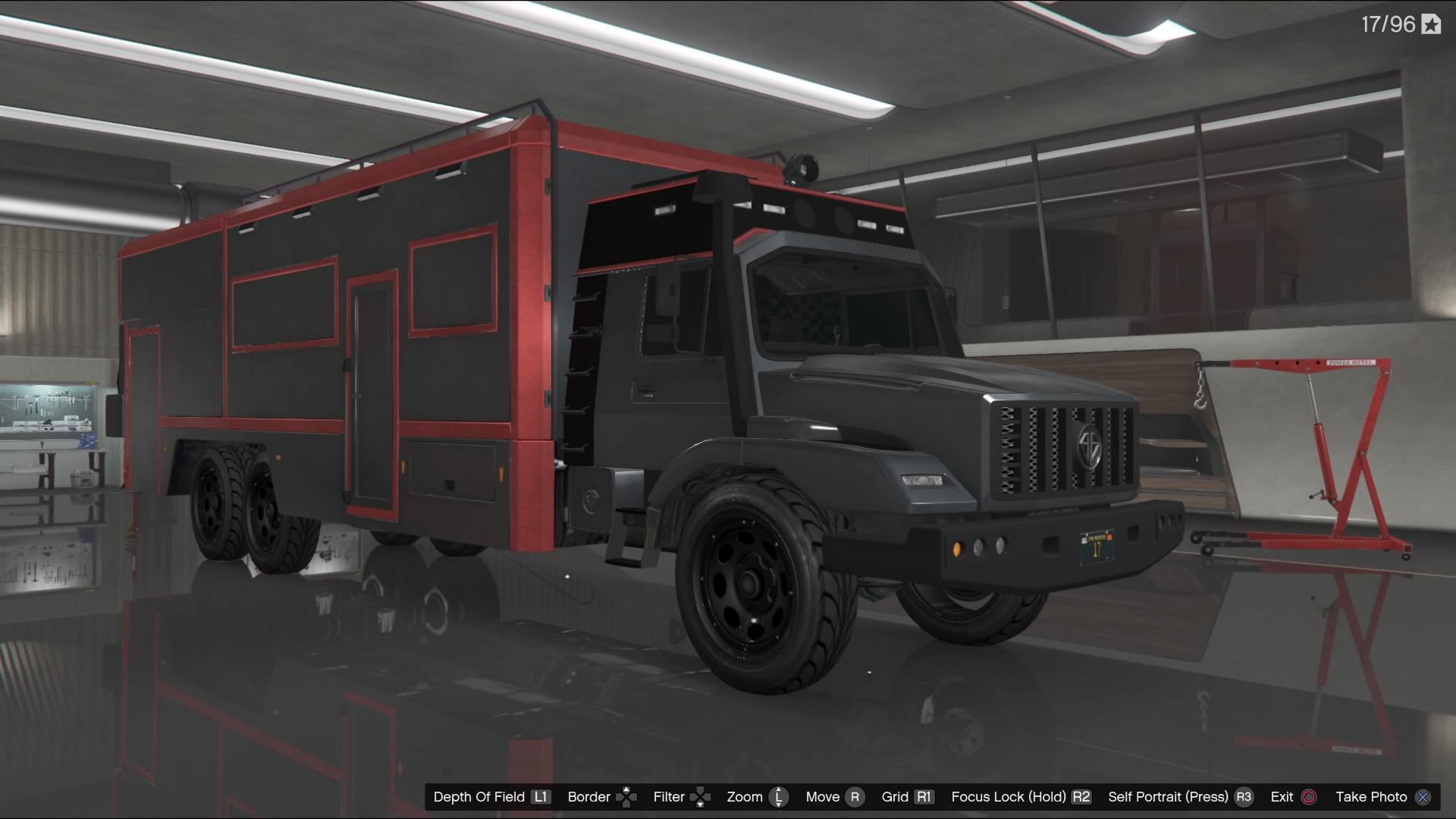Select the left stick Zoom icon
Viewport: 1456px width, 819px height.
coord(779,797)
